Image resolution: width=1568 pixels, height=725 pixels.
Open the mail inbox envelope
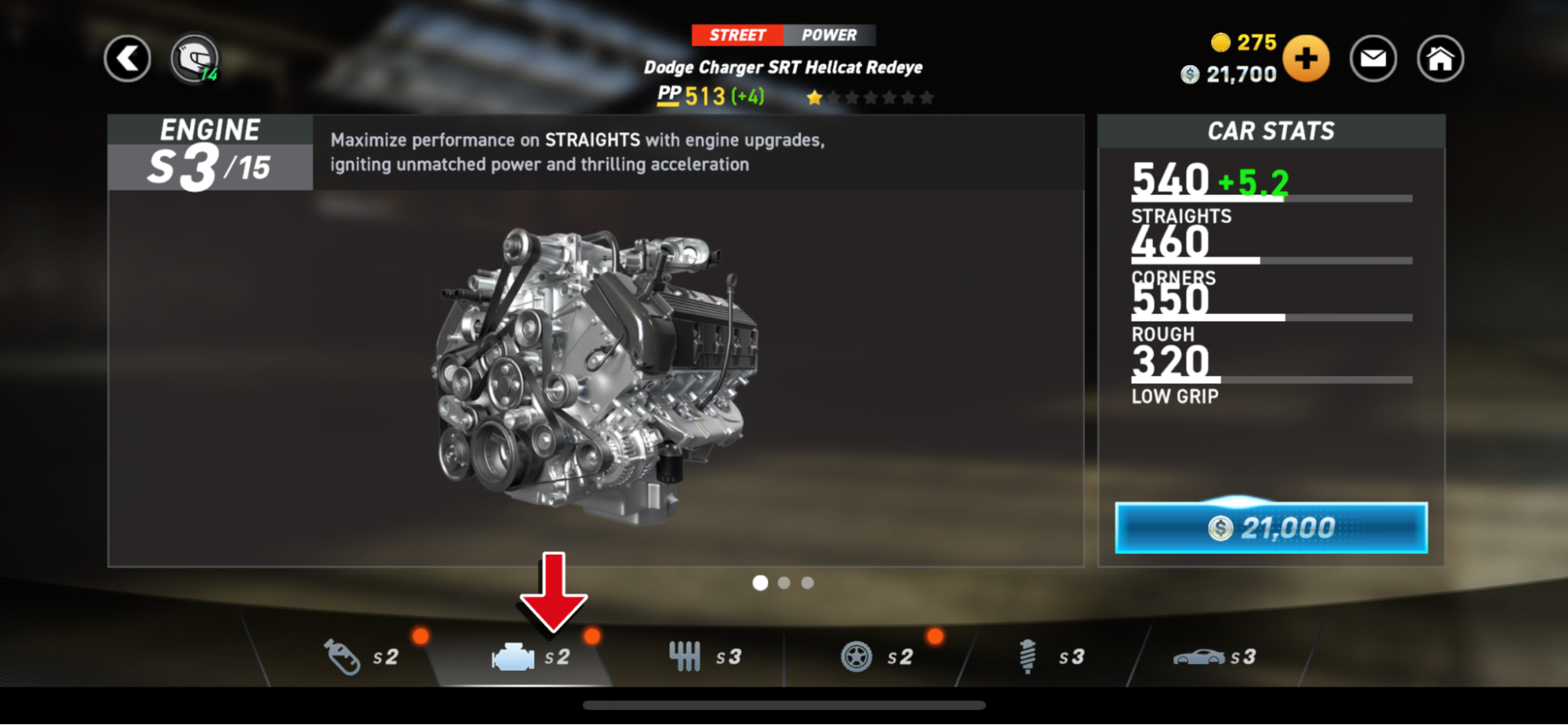tap(1373, 58)
